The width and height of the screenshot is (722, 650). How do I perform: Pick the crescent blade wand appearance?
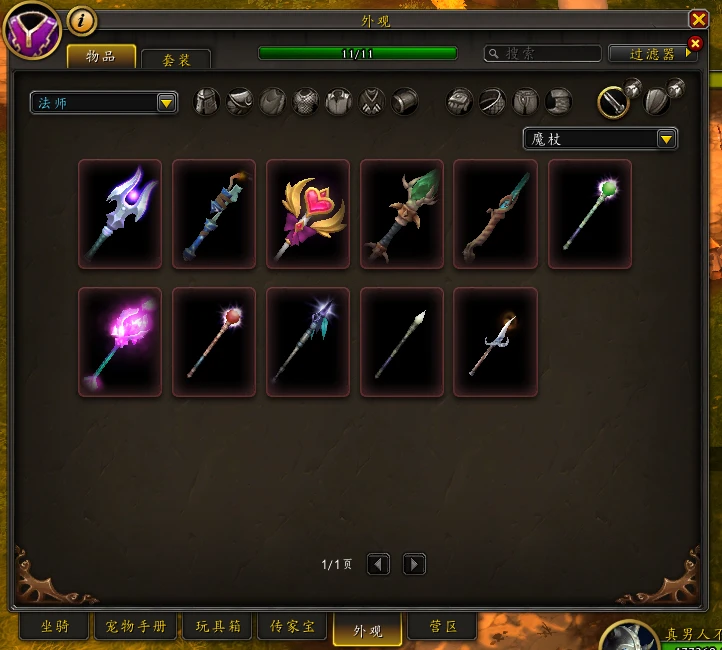tap(496, 342)
